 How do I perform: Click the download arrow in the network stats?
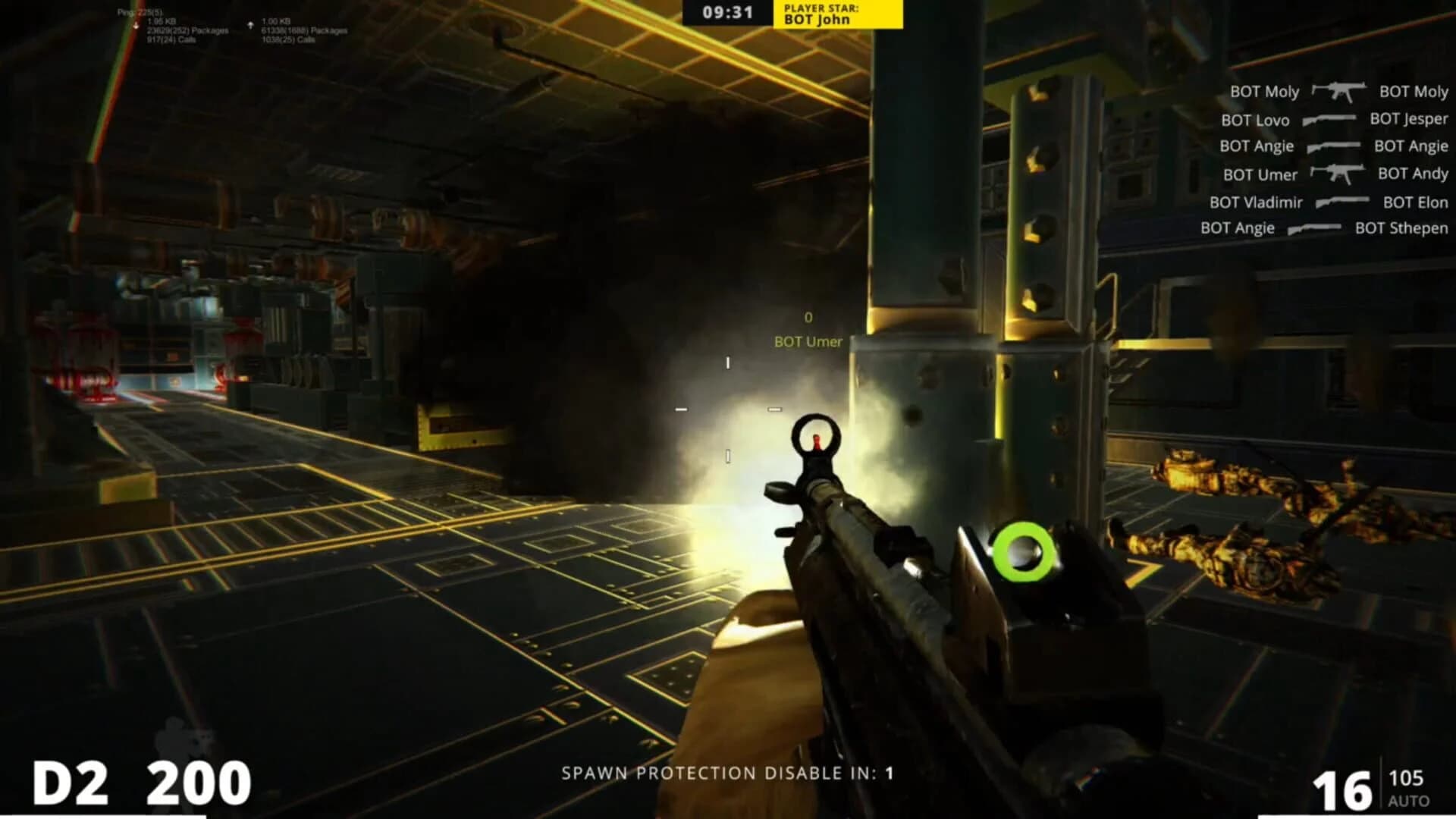point(135,24)
